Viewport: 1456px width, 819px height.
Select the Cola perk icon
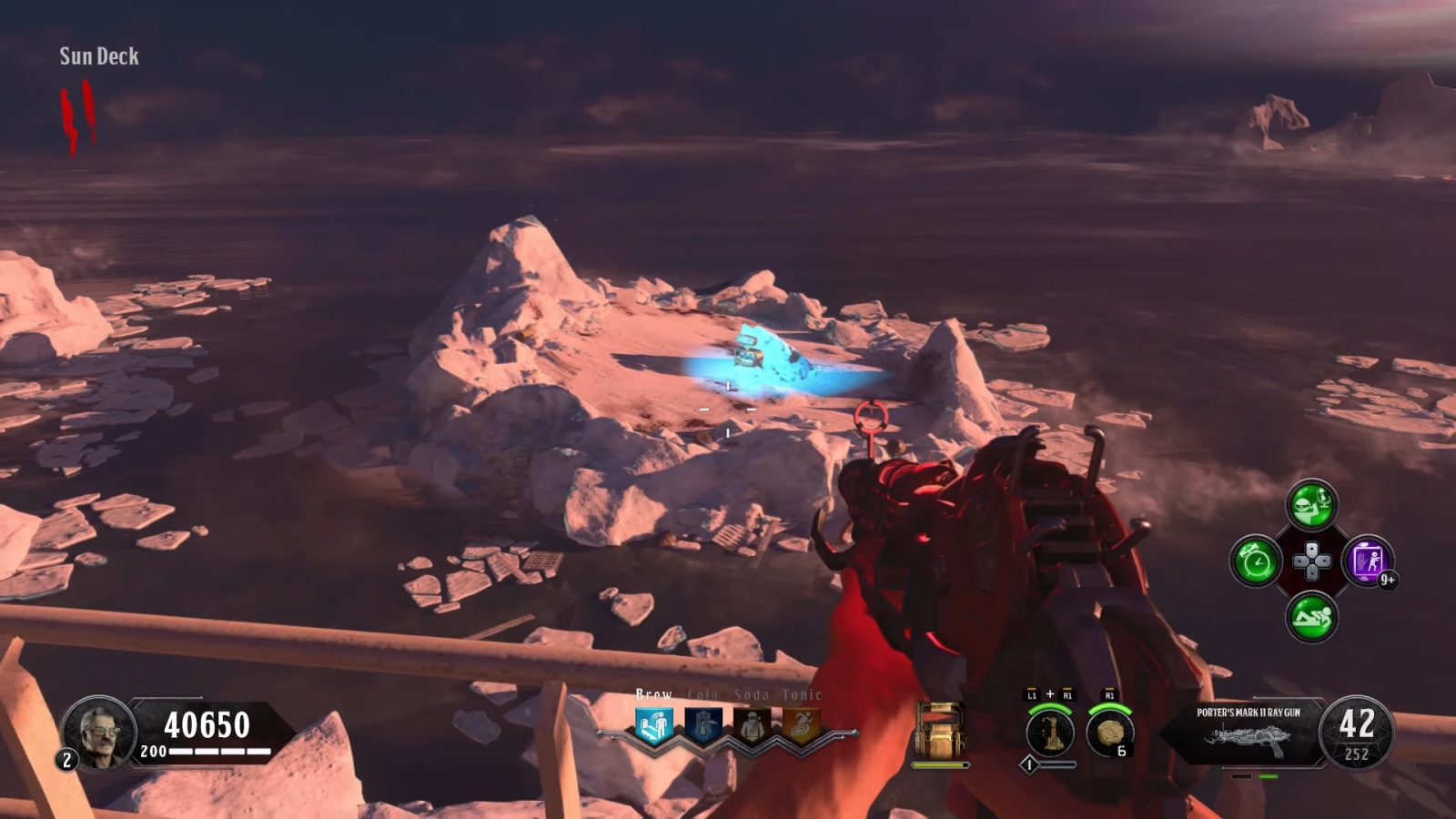click(703, 726)
